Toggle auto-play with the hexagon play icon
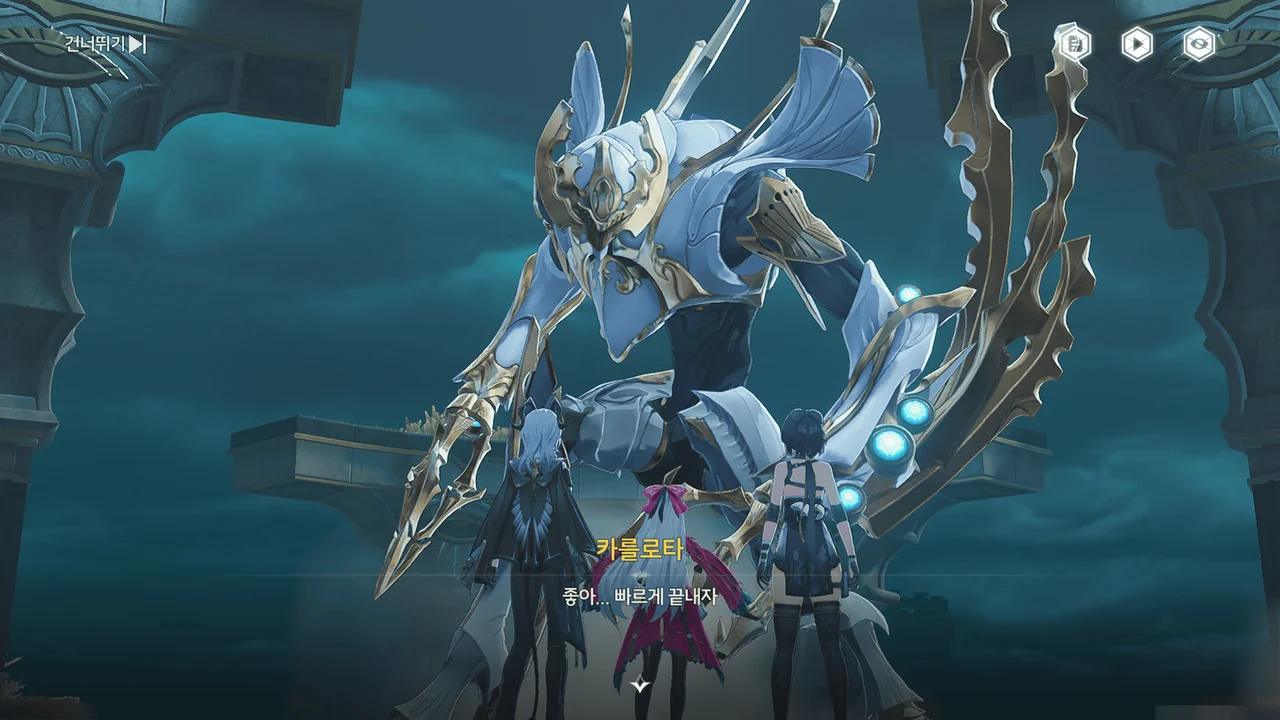 click(1137, 44)
